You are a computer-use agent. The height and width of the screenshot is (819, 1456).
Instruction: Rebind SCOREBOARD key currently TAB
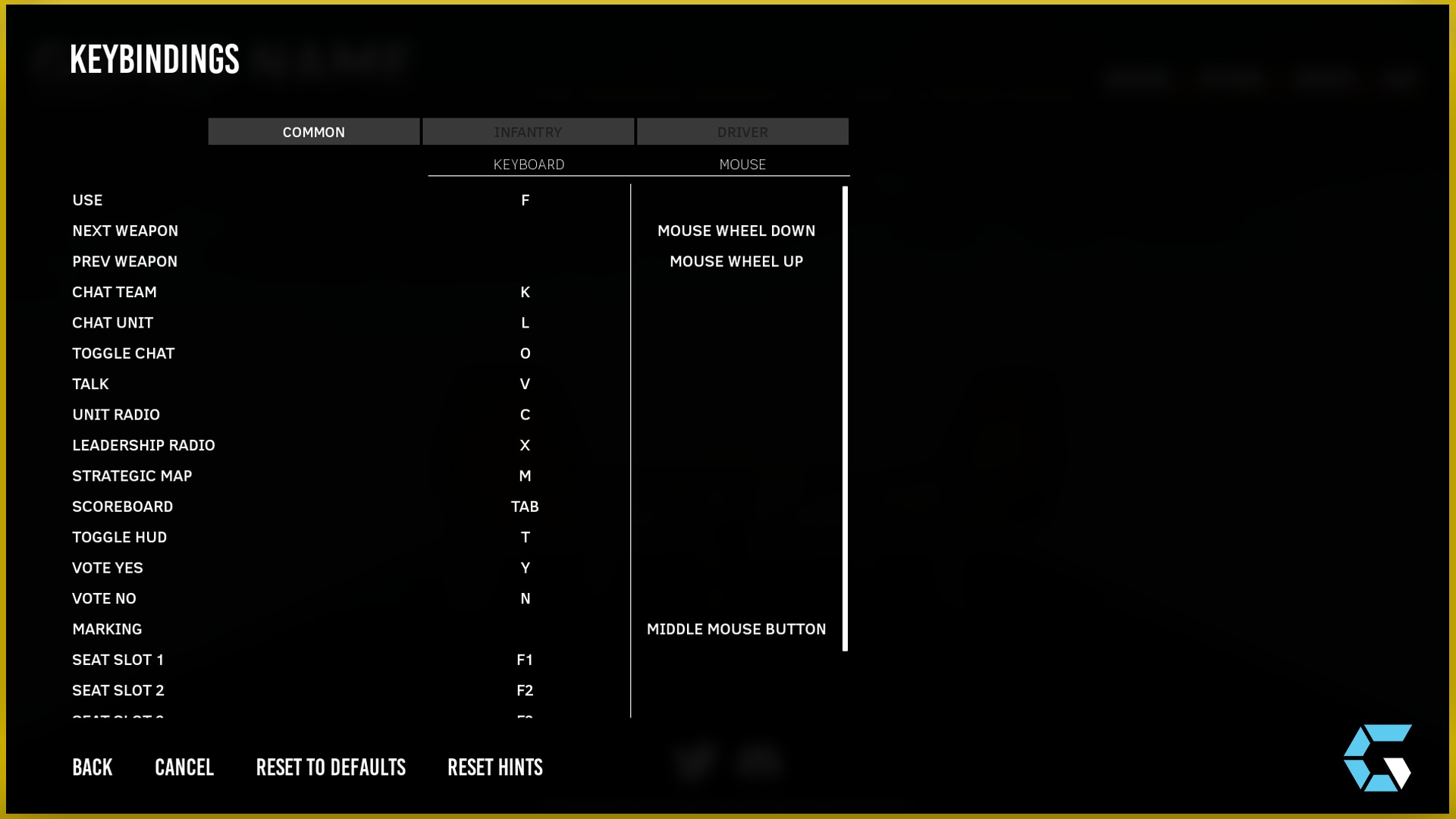pos(525,506)
